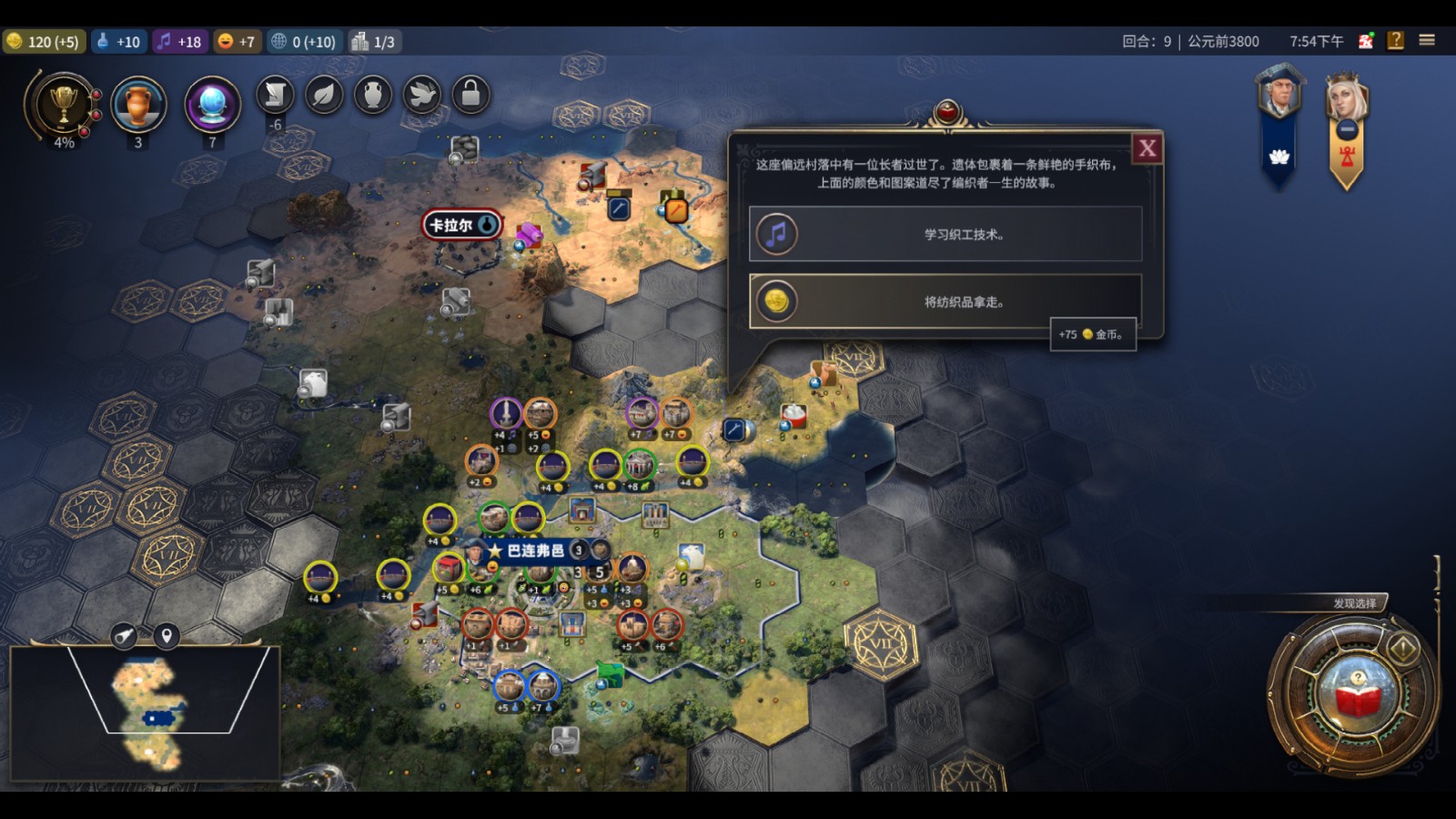Open the gold treasury resource display
Viewport: 1456px width, 819px height.
pyautogui.click(x=44, y=41)
